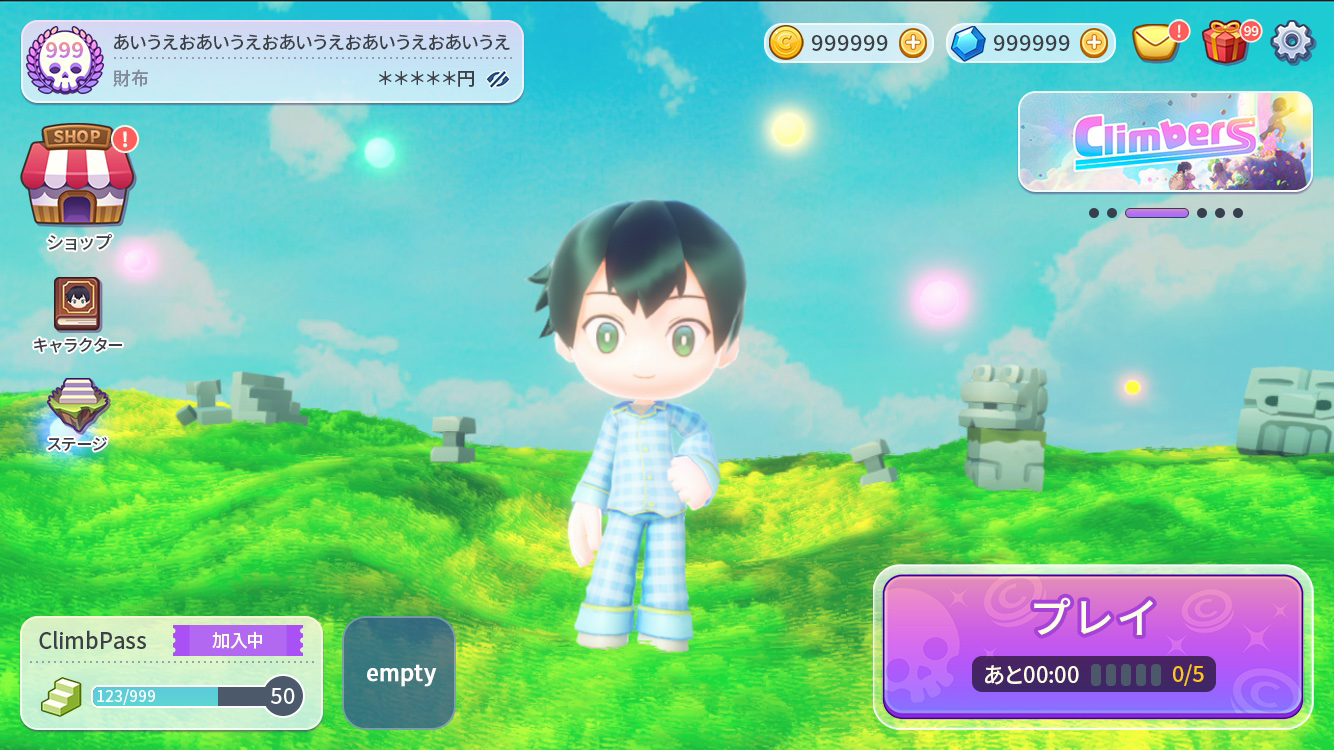
Task: Add more blue gems with the plus button
Action: 1094,43
